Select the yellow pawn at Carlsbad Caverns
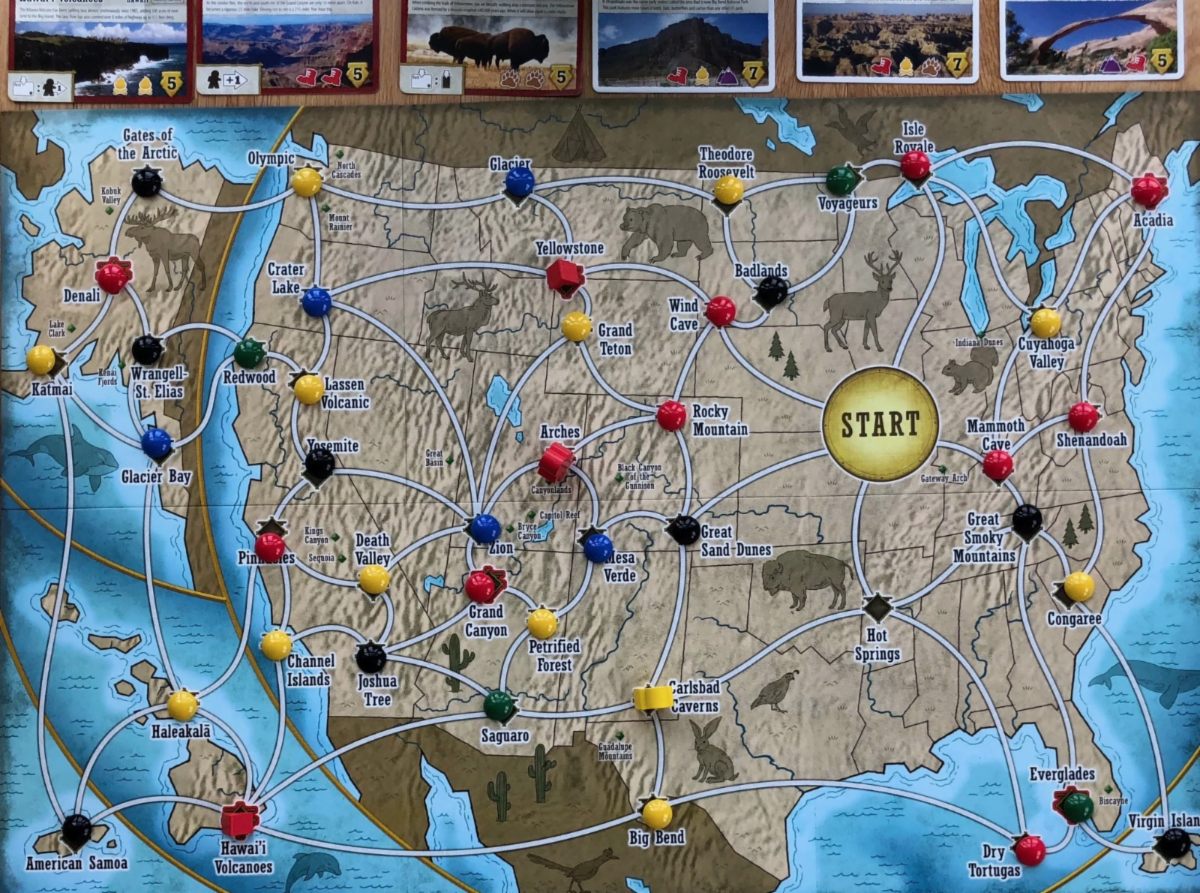This screenshot has width=1200, height=893. pos(651,697)
